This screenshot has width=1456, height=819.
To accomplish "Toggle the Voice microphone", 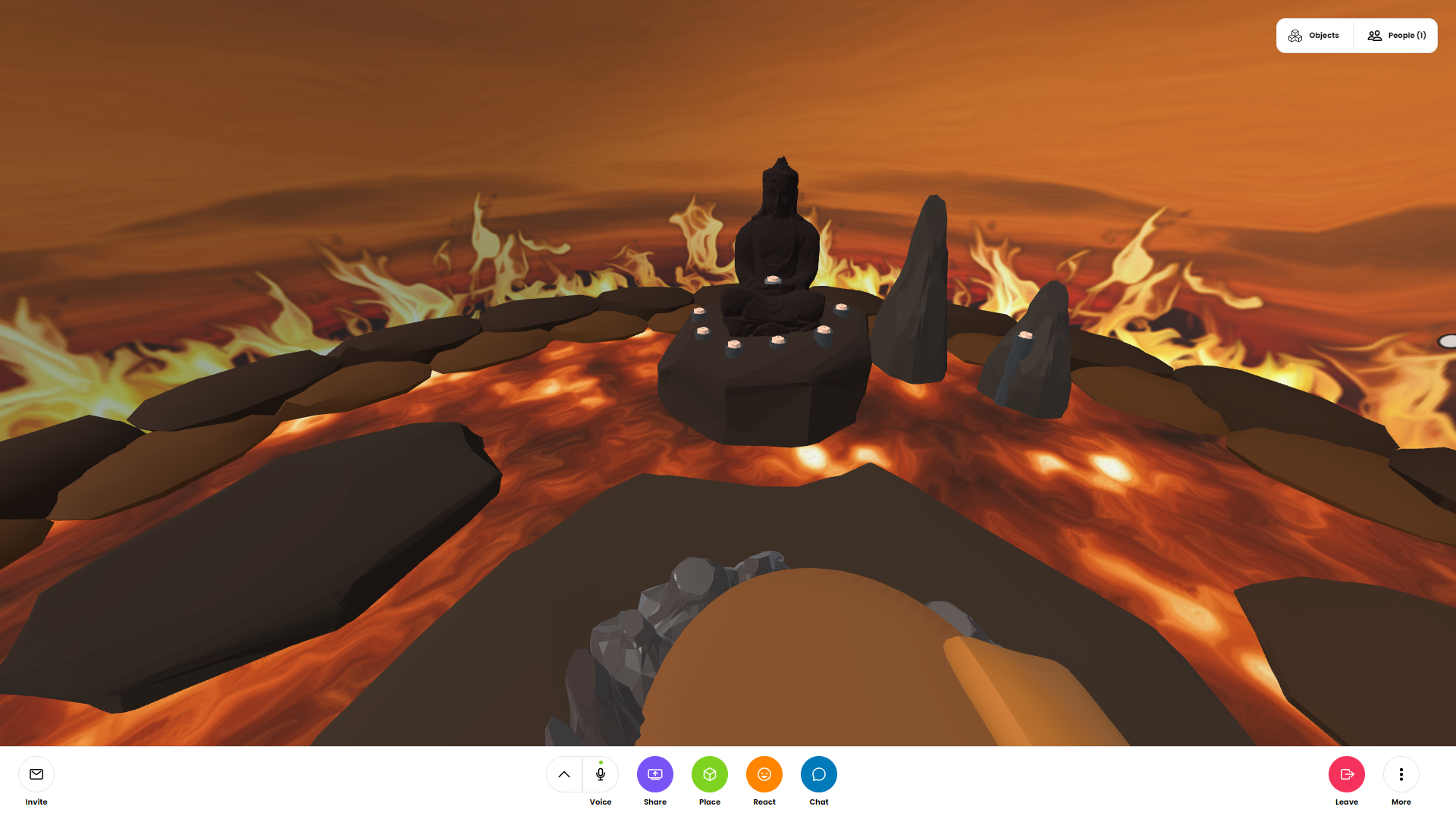I will 601,774.
